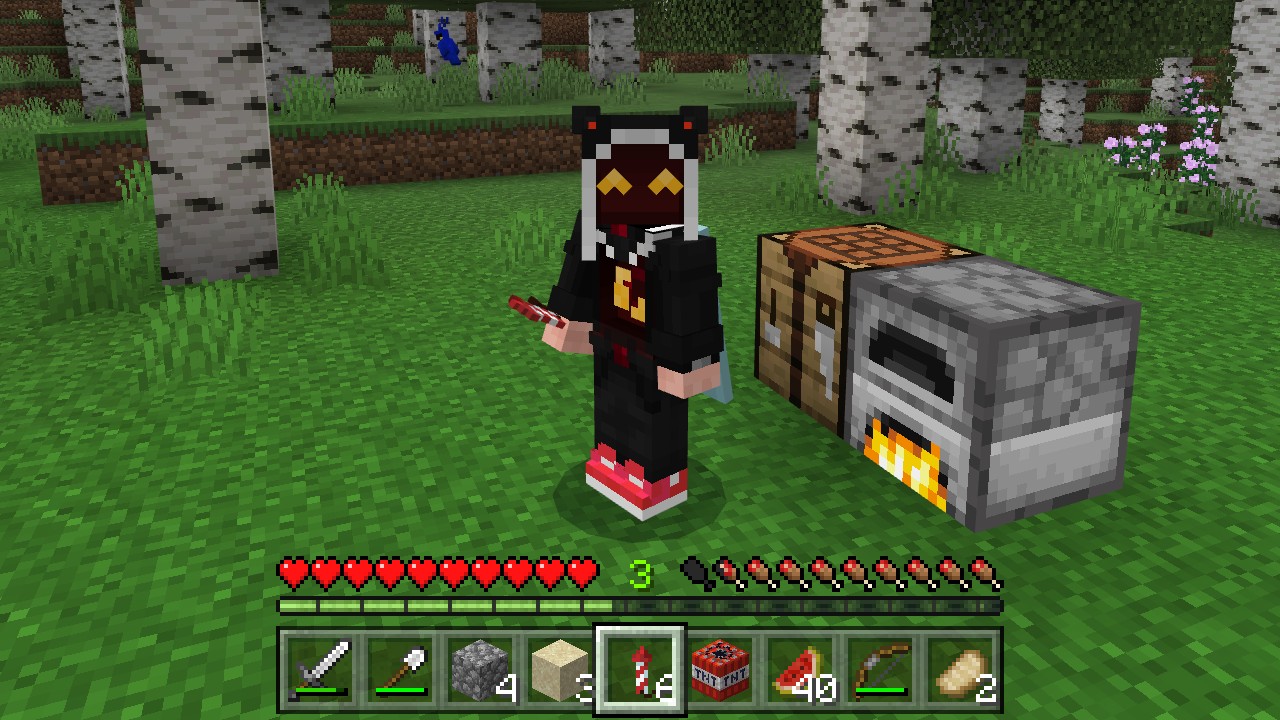Click the red candle in the highlighted slot
The image size is (1280, 720).
click(x=640, y=668)
